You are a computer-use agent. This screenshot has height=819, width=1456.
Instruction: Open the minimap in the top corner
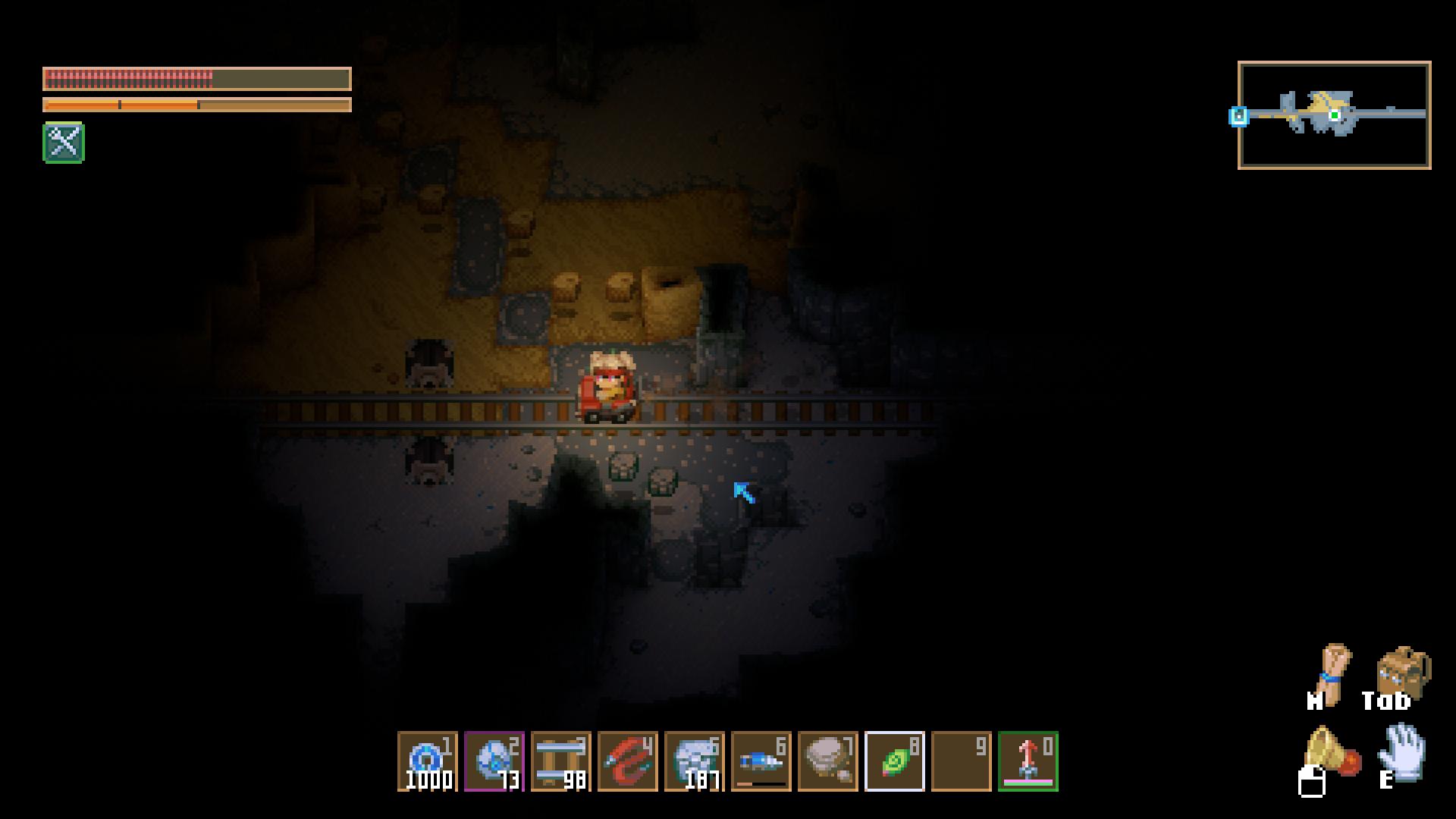click(1334, 115)
